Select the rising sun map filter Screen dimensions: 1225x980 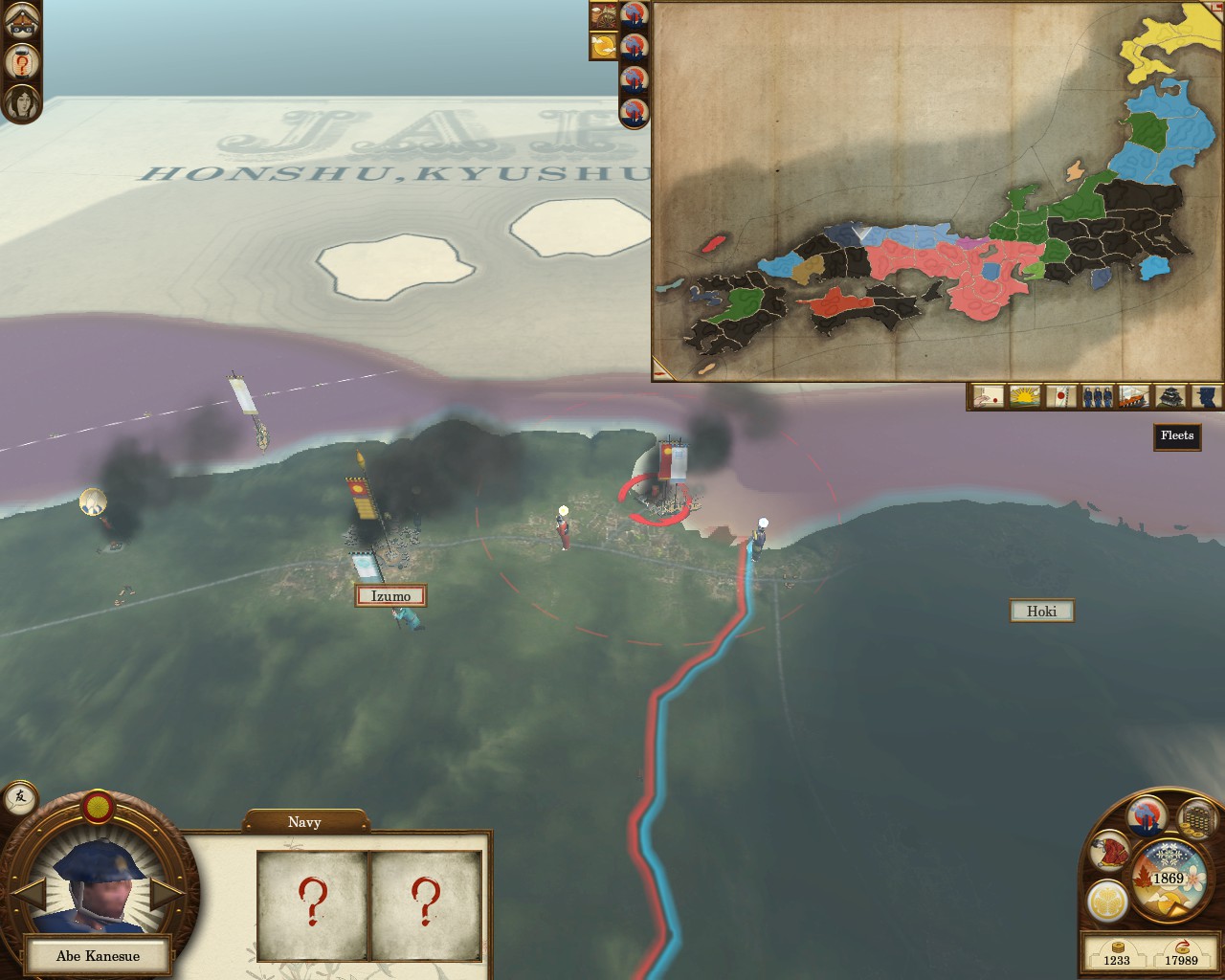point(1025,396)
